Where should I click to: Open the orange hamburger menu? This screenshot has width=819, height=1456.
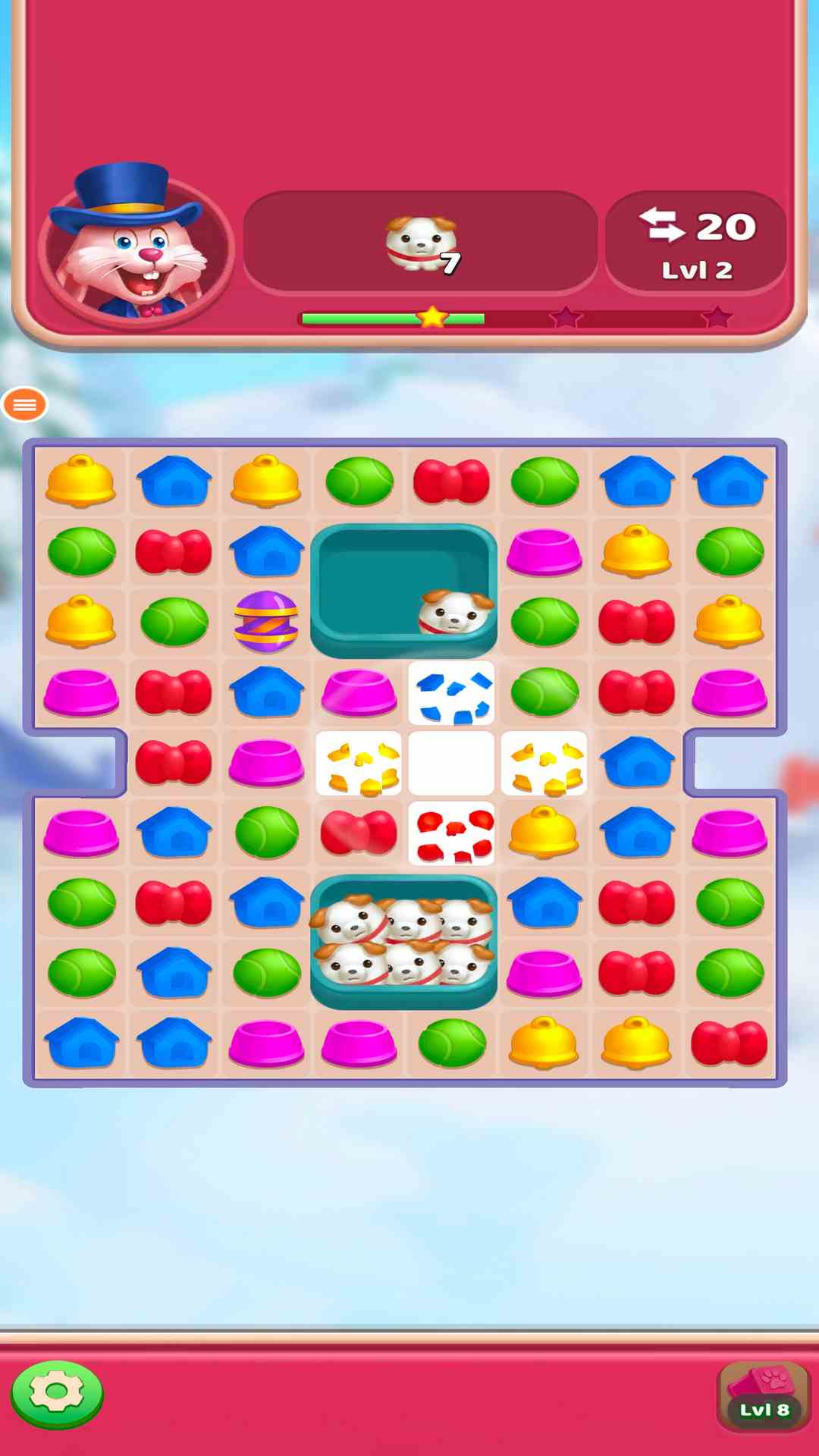(25, 405)
